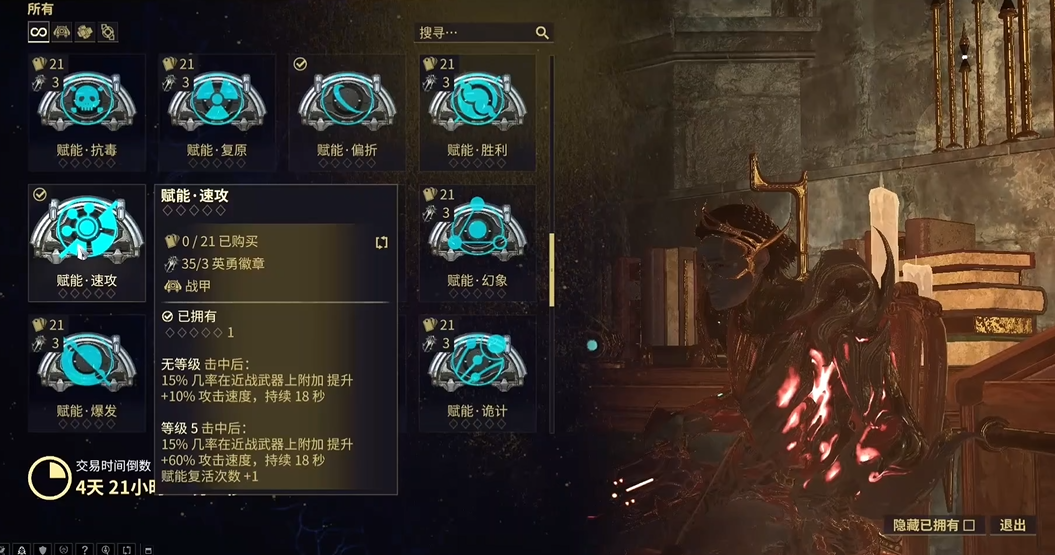Image resolution: width=1055 pixels, height=555 pixels.
Task: Click the shield icon in bottom toolbar
Action: point(42,549)
